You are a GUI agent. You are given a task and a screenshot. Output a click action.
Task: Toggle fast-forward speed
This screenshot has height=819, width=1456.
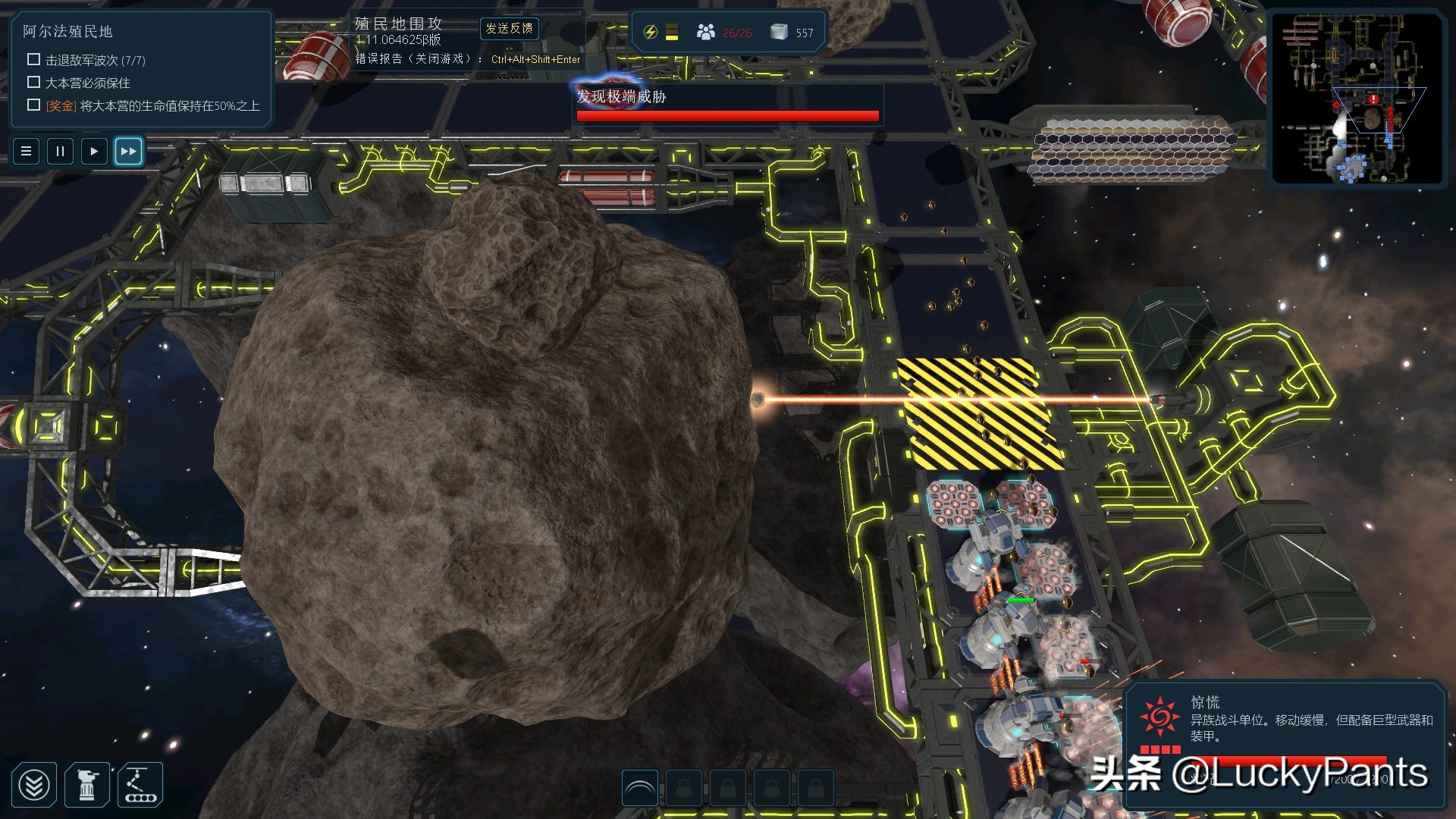128,151
